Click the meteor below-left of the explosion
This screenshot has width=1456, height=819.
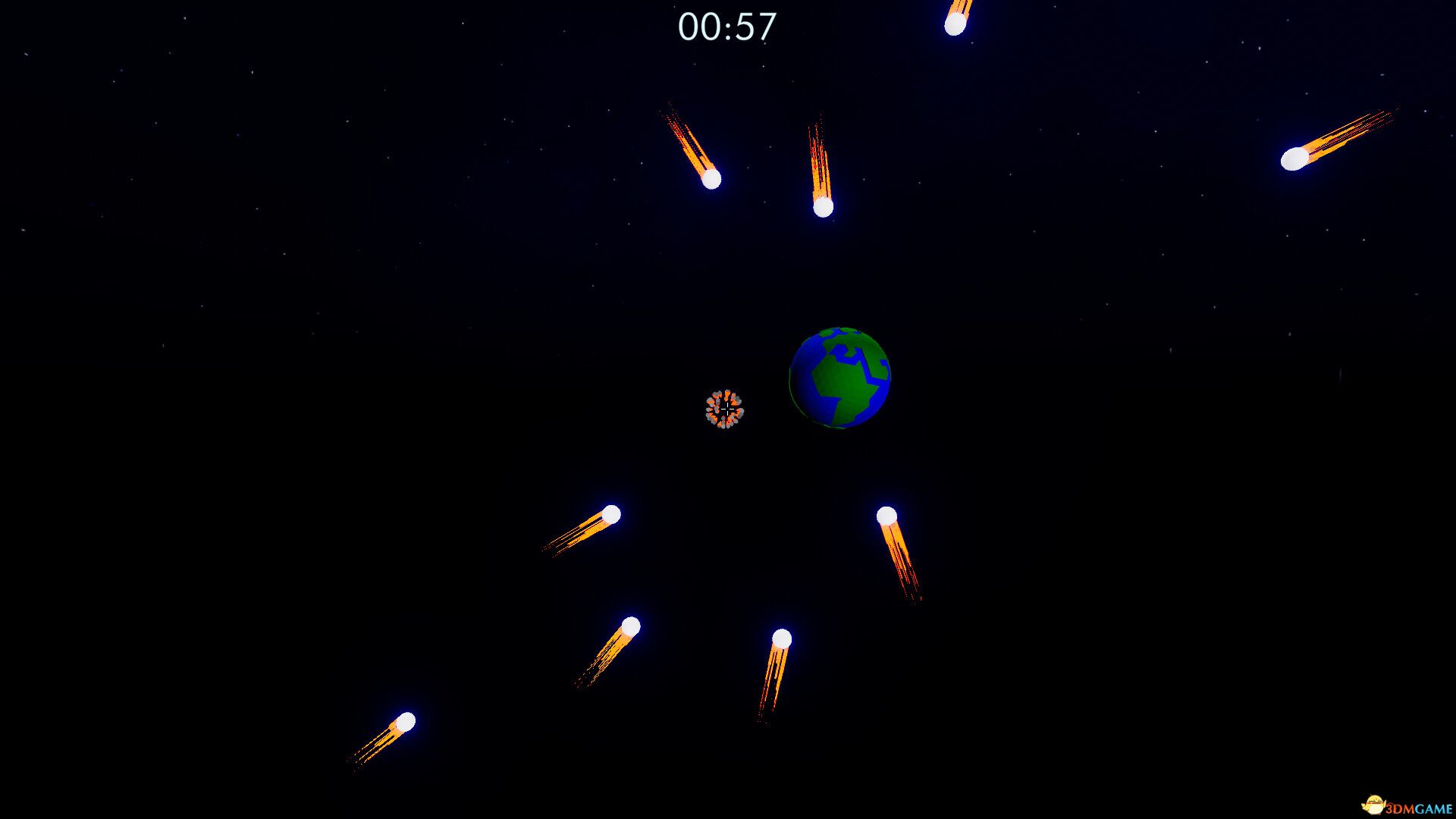pos(611,513)
